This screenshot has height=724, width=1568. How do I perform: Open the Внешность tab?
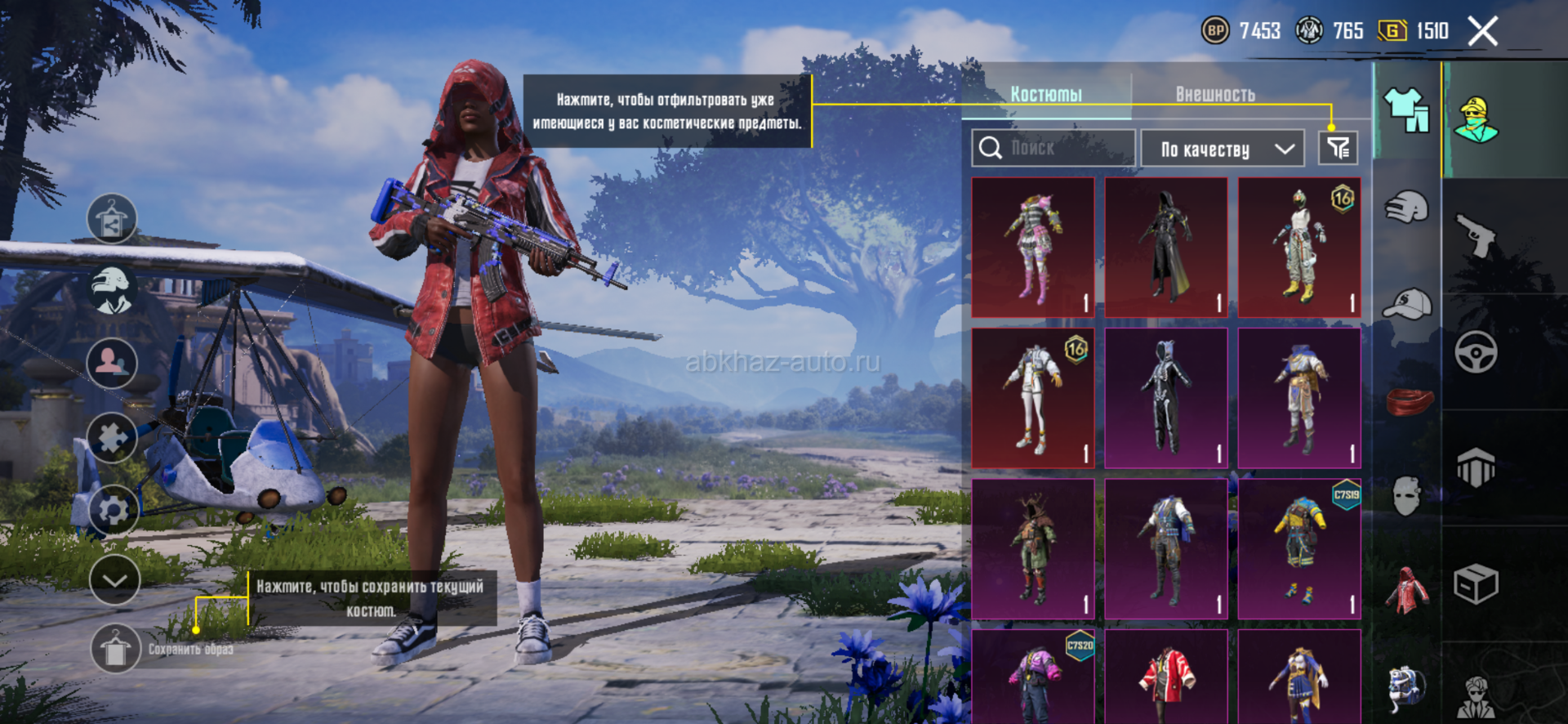[x=1215, y=95]
